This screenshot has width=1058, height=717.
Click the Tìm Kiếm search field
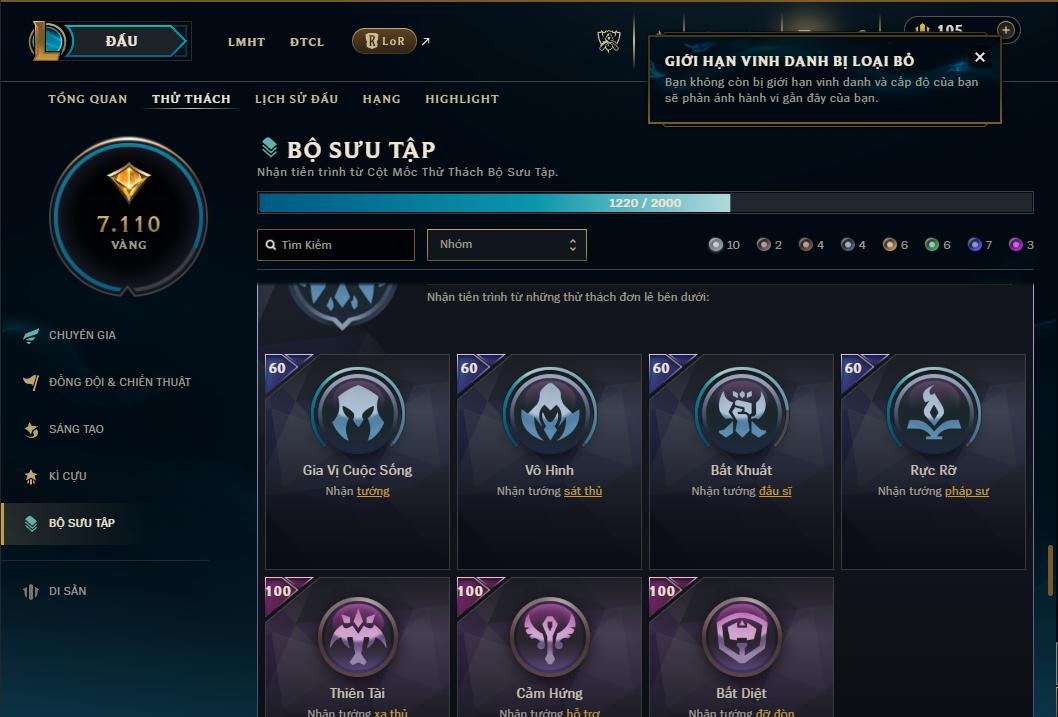point(336,245)
